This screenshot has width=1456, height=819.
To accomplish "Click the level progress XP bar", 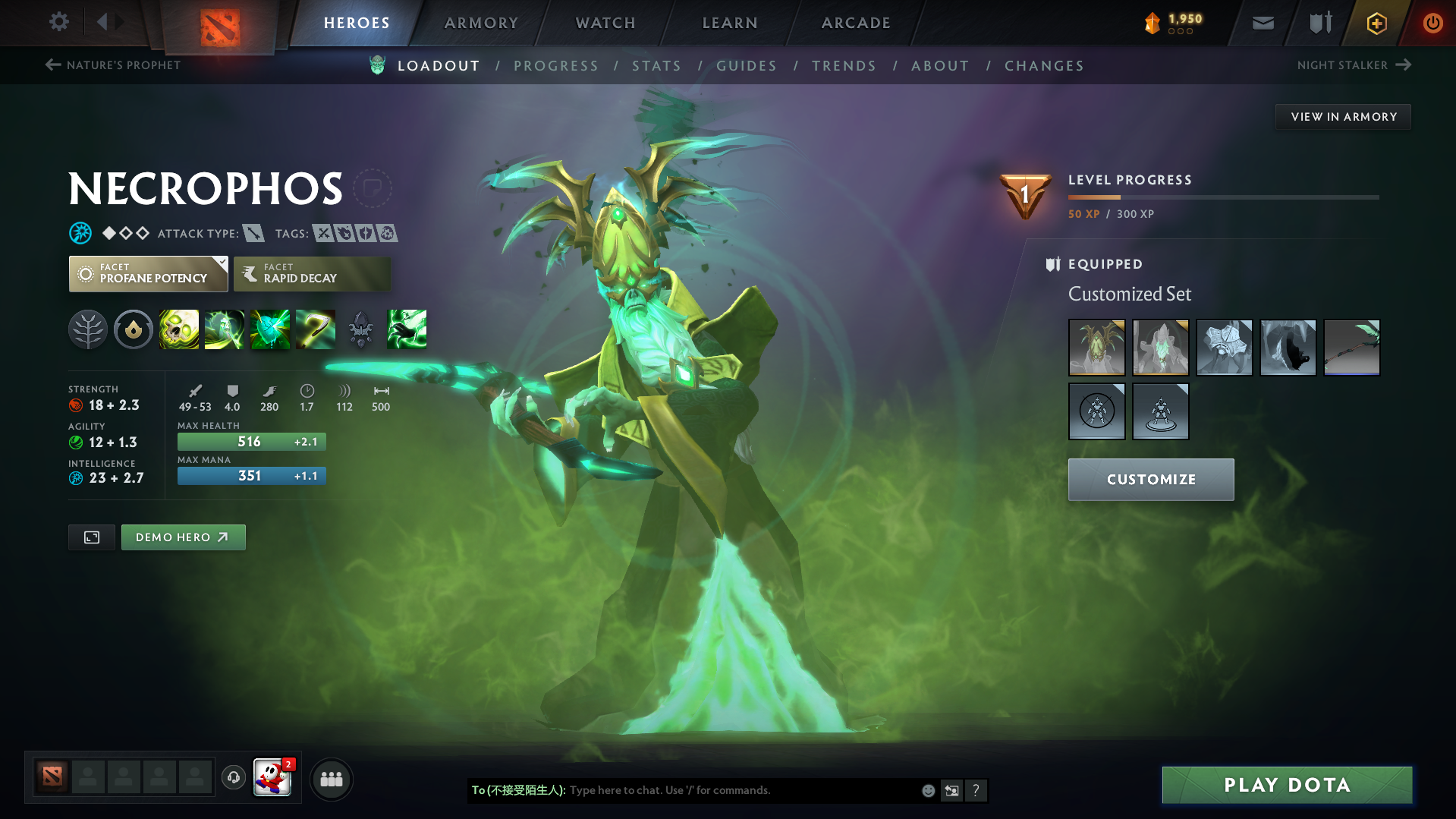I will pyautogui.click(x=1223, y=197).
